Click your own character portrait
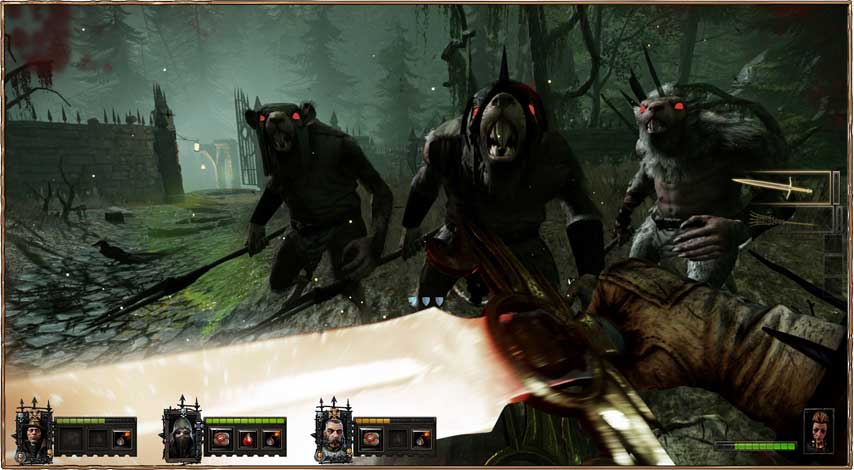The width and height of the screenshot is (854, 470). [817, 429]
